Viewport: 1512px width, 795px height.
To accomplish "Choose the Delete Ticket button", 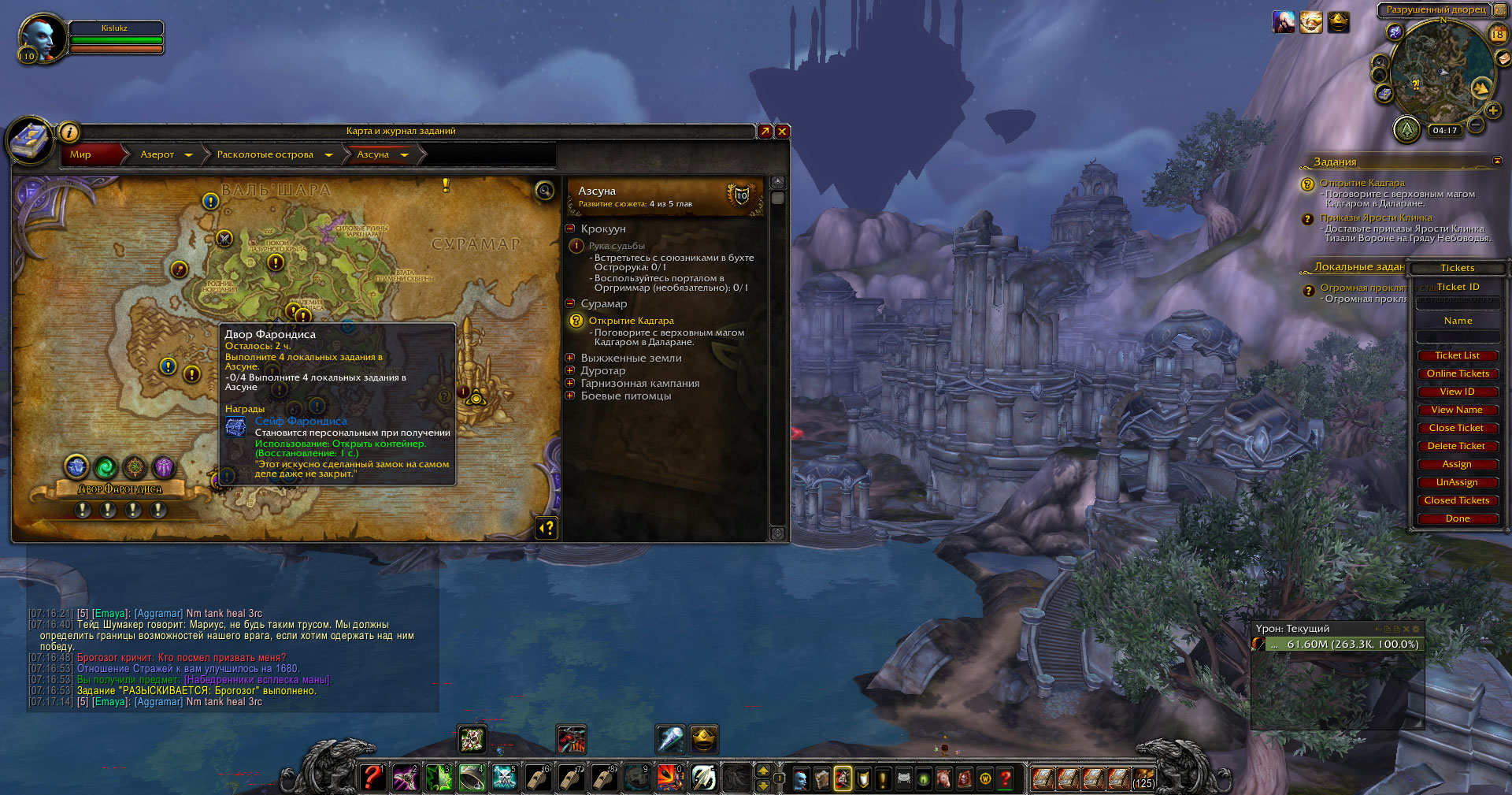I will (1457, 446).
